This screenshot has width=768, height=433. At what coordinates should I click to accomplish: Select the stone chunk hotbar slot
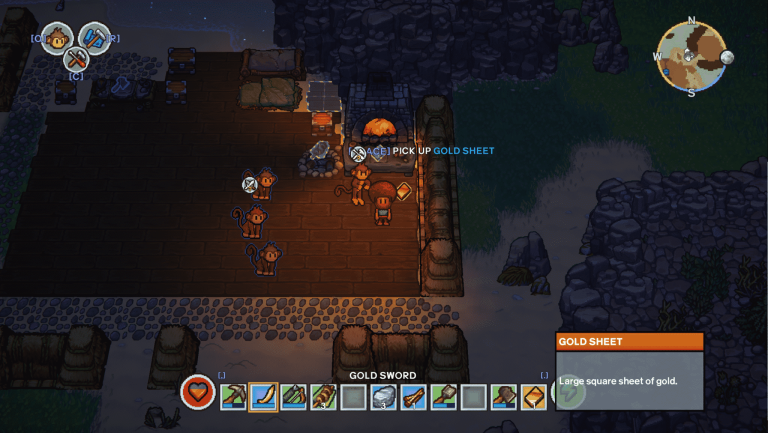[384, 397]
